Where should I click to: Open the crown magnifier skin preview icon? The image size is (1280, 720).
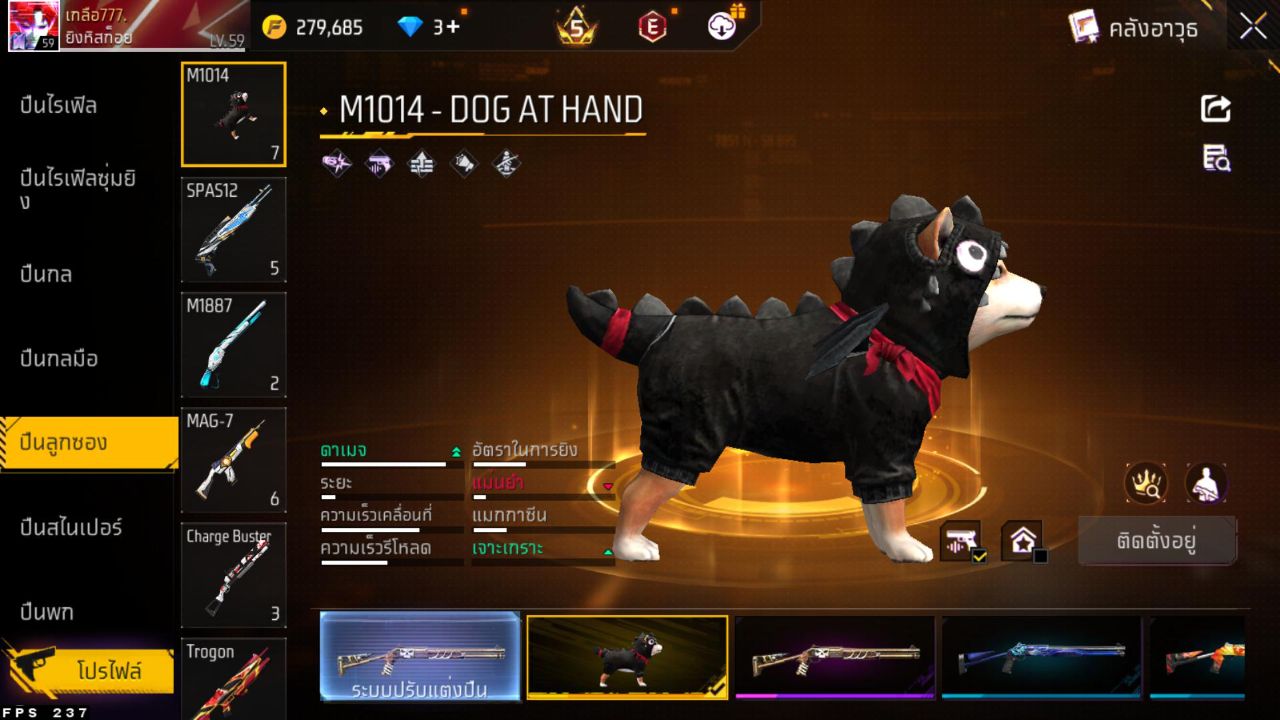pyautogui.click(x=1148, y=483)
